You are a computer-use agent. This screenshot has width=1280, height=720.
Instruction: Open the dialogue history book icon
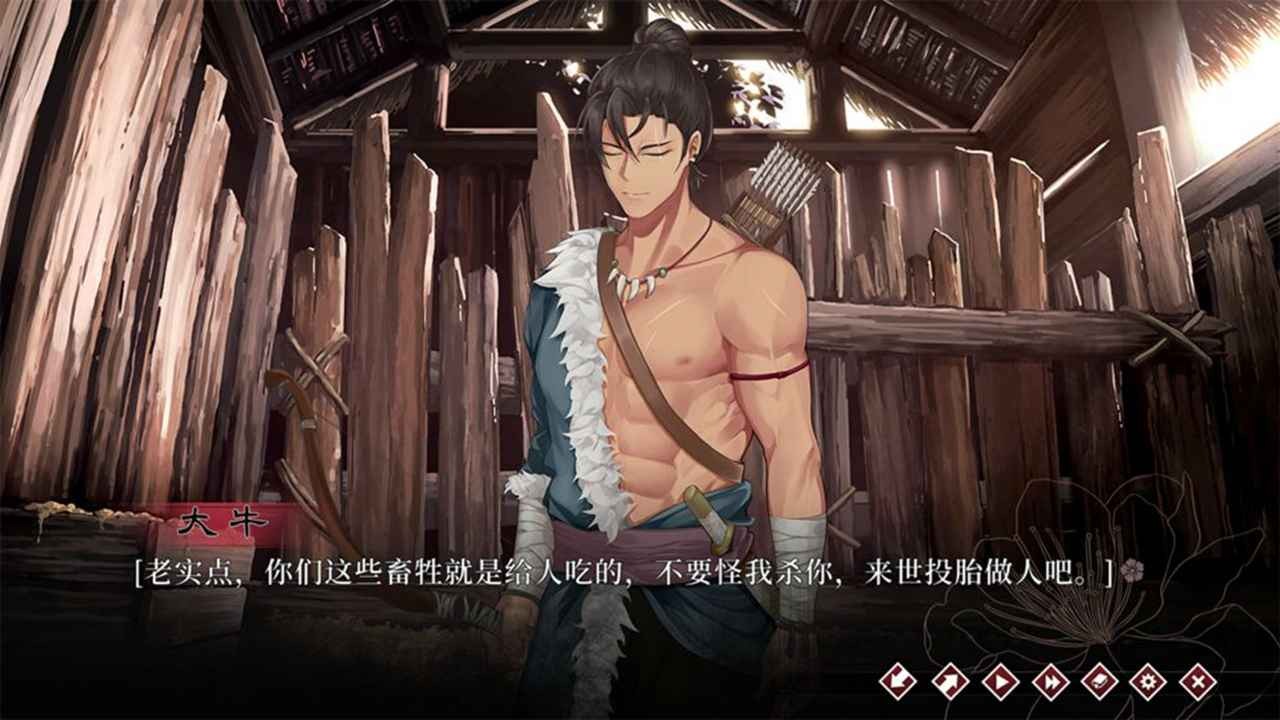pos(1100,680)
